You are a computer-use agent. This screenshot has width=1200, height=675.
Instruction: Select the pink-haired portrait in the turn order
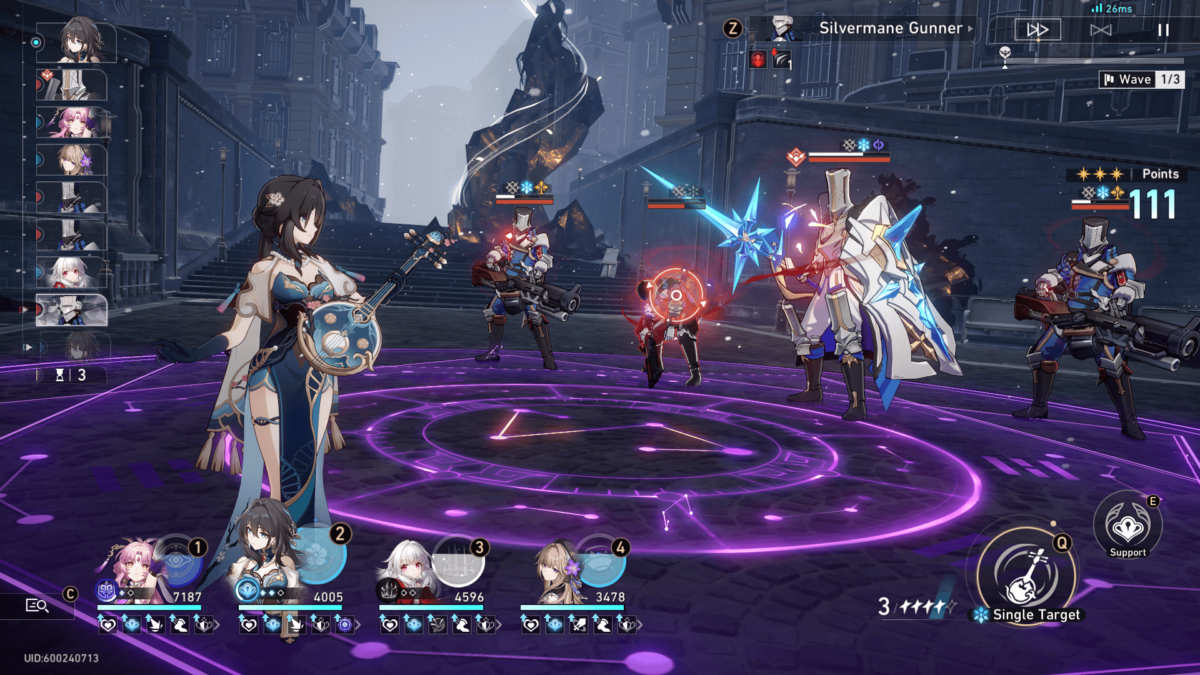[73, 122]
